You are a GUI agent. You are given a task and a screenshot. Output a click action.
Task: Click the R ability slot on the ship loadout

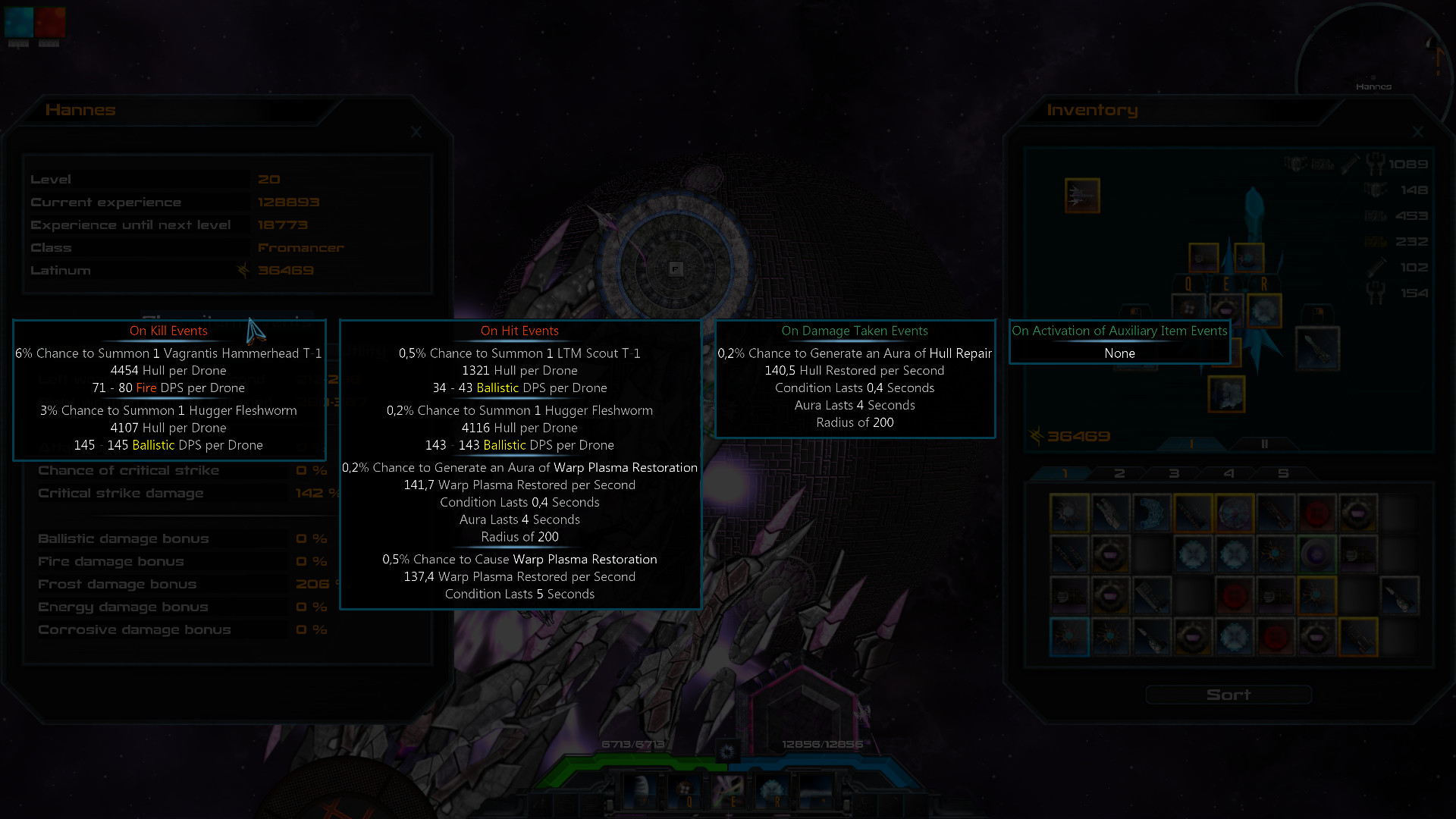1263,309
